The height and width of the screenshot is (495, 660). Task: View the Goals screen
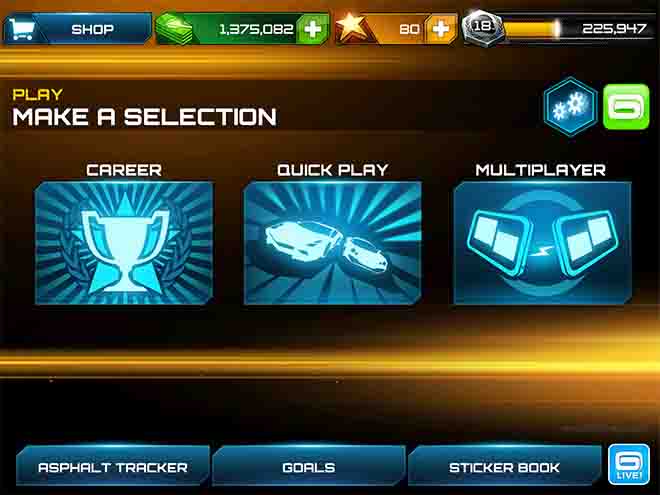[309, 467]
